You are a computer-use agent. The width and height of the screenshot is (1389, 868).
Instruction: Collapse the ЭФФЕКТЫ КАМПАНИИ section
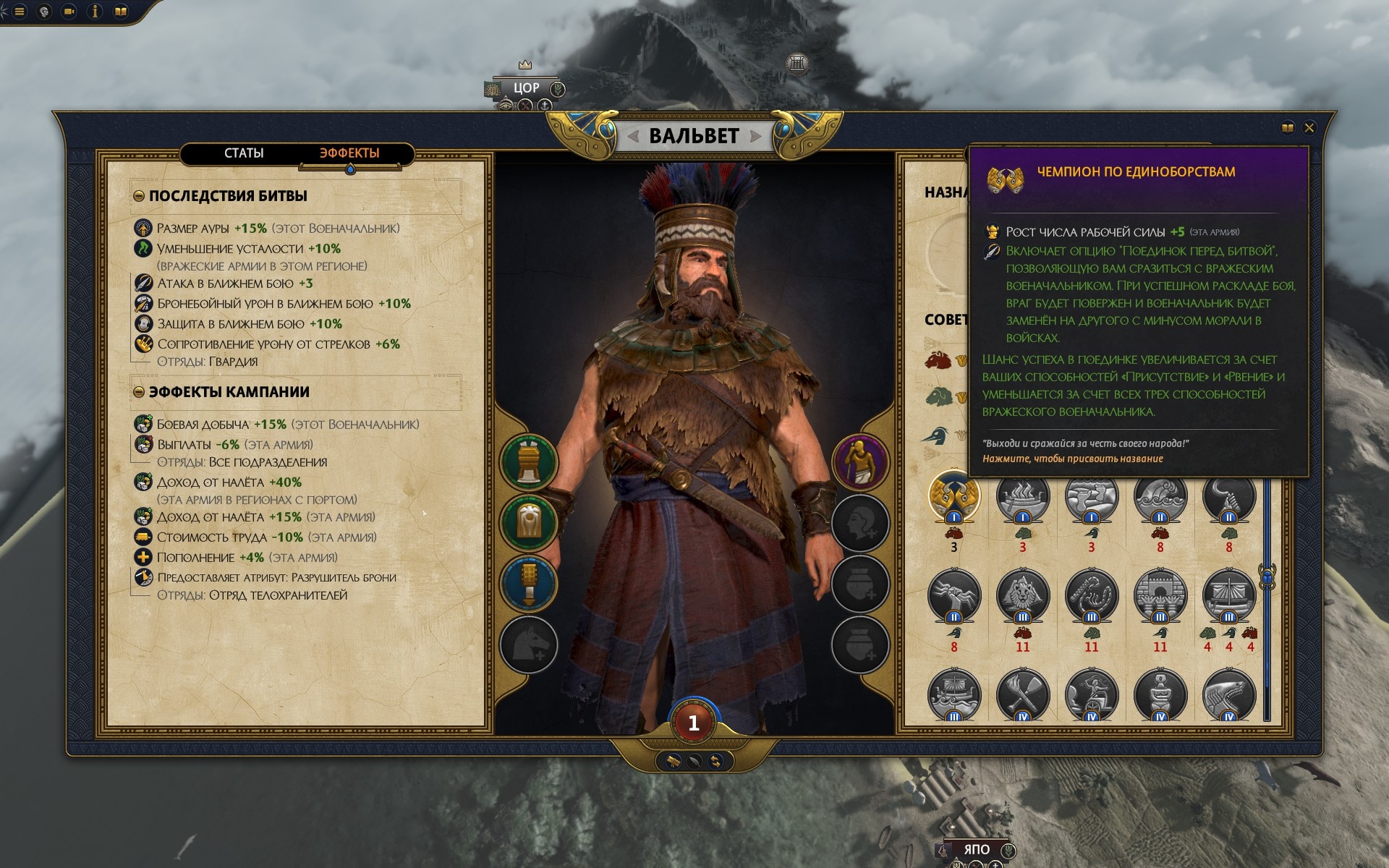[139, 392]
